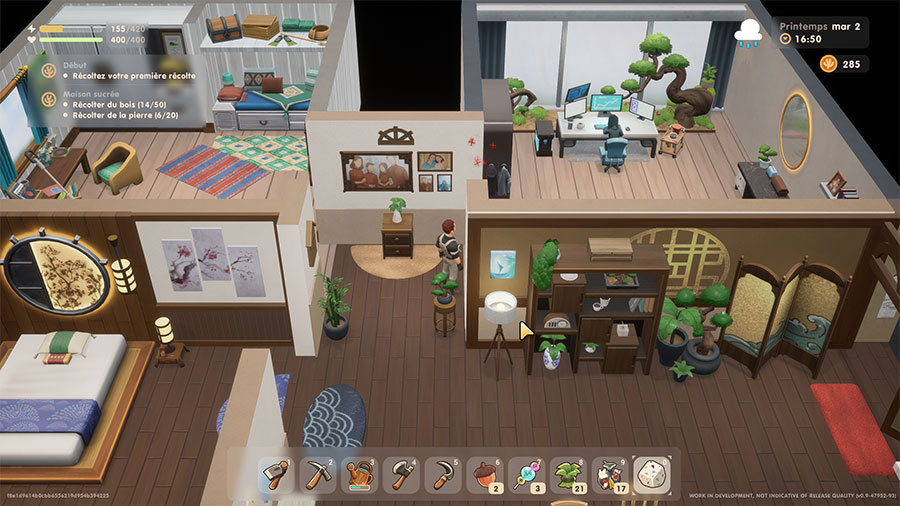The width and height of the screenshot is (900, 506).
Task: Equip the pickaxe from the hotbar
Action: (317, 473)
